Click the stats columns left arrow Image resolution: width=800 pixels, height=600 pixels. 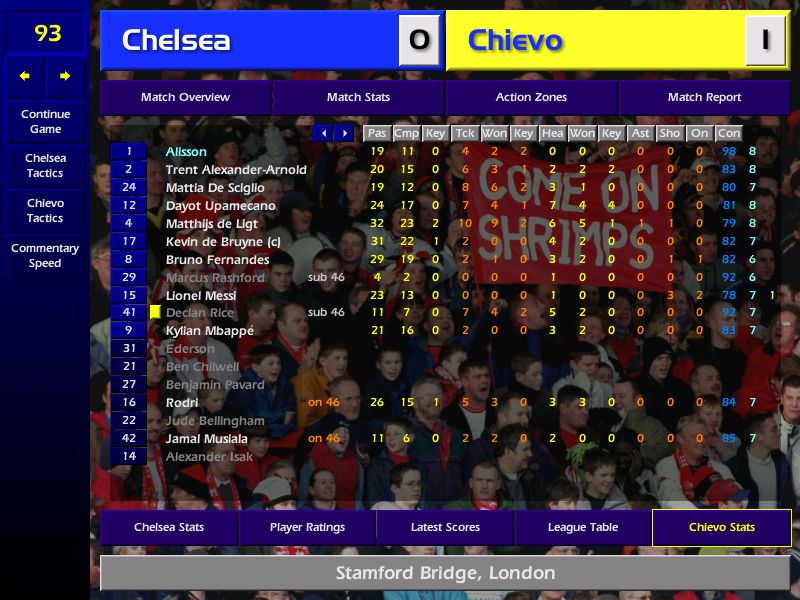[x=323, y=133]
